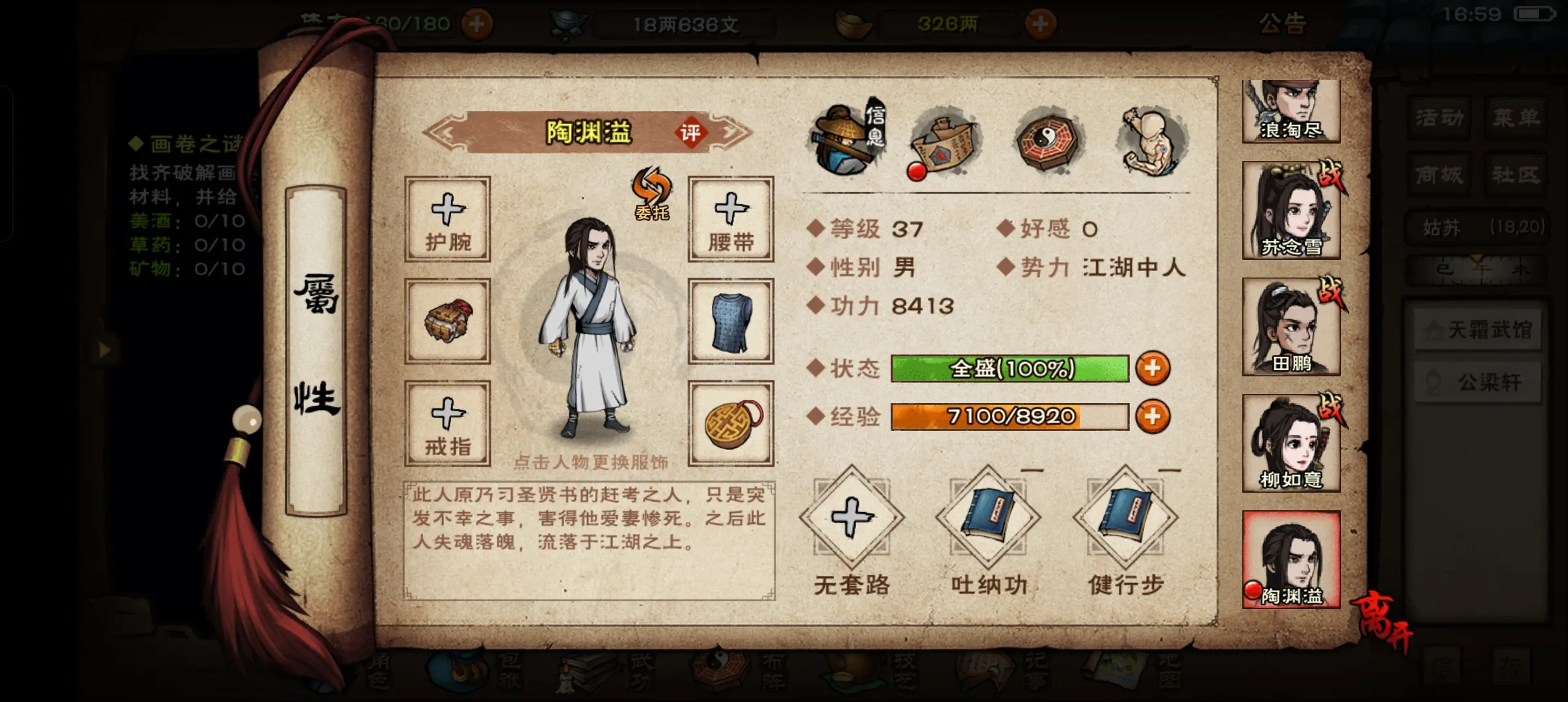Select party member 苏念雪
1568x702 pixels.
[1291, 211]
